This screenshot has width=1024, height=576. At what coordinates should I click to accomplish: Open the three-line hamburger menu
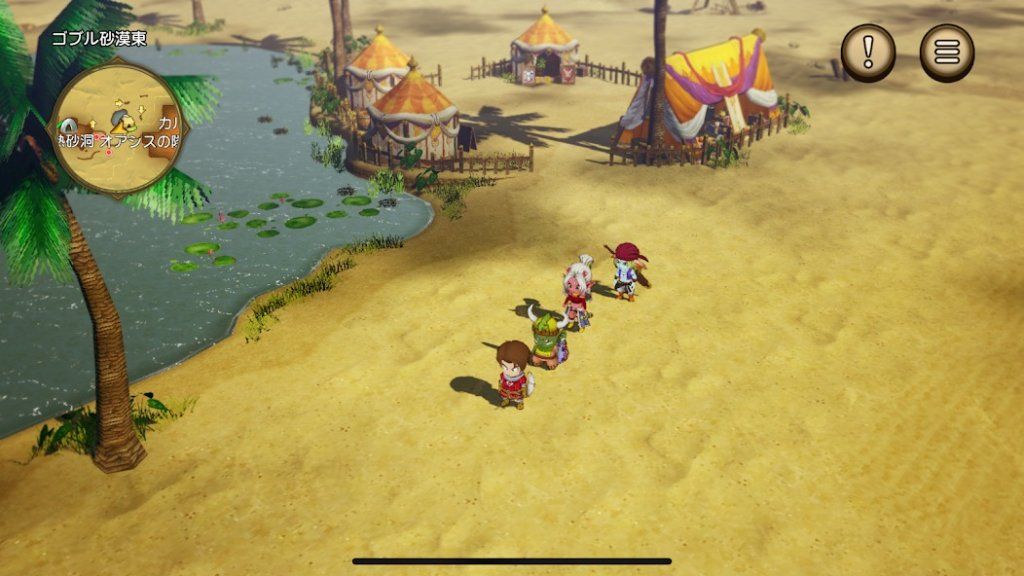click(946, 52)
